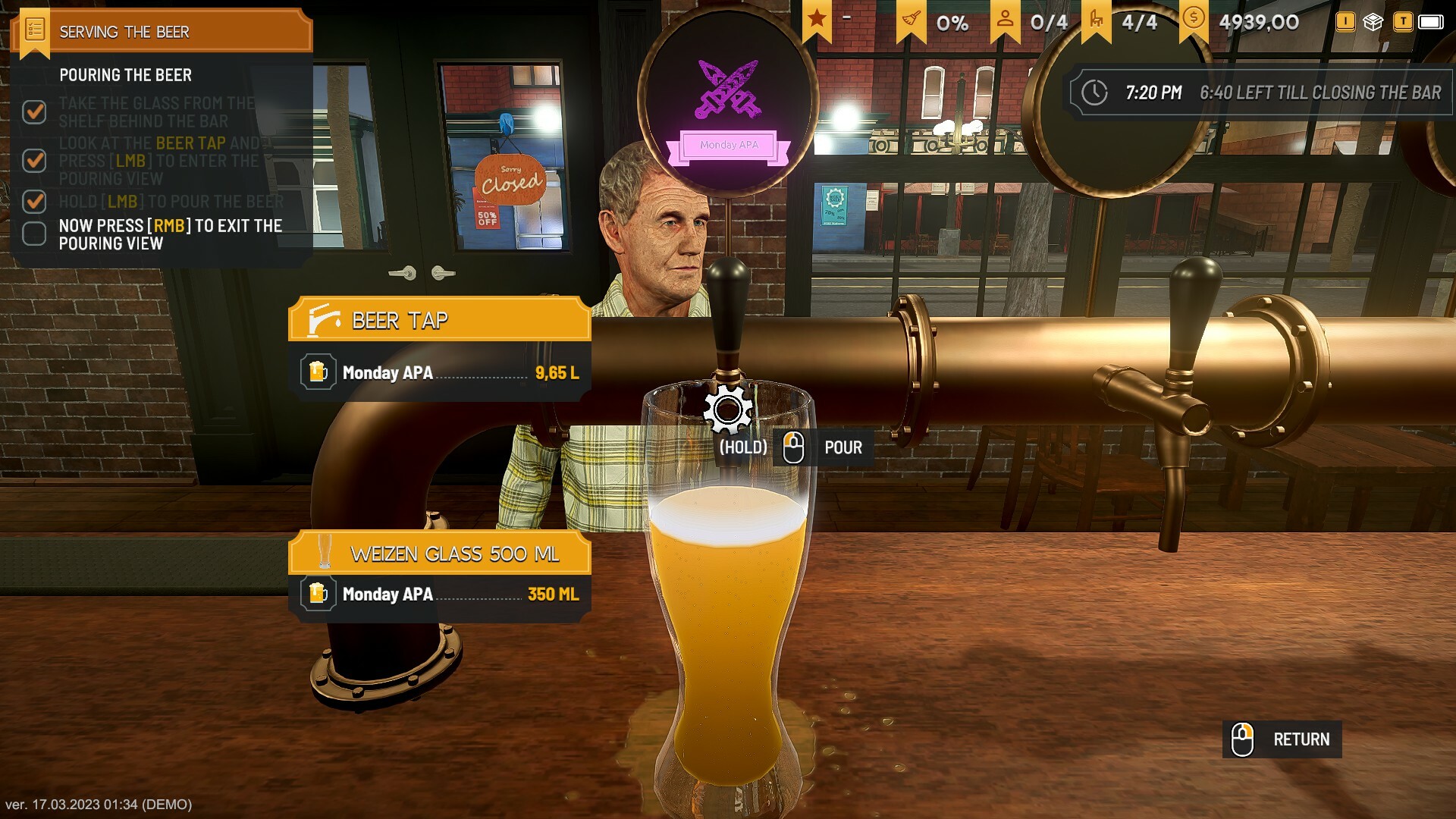Click the clock icon beside the closing timer
This screenshot has width=1456, height=819.
click(1094, 93)
